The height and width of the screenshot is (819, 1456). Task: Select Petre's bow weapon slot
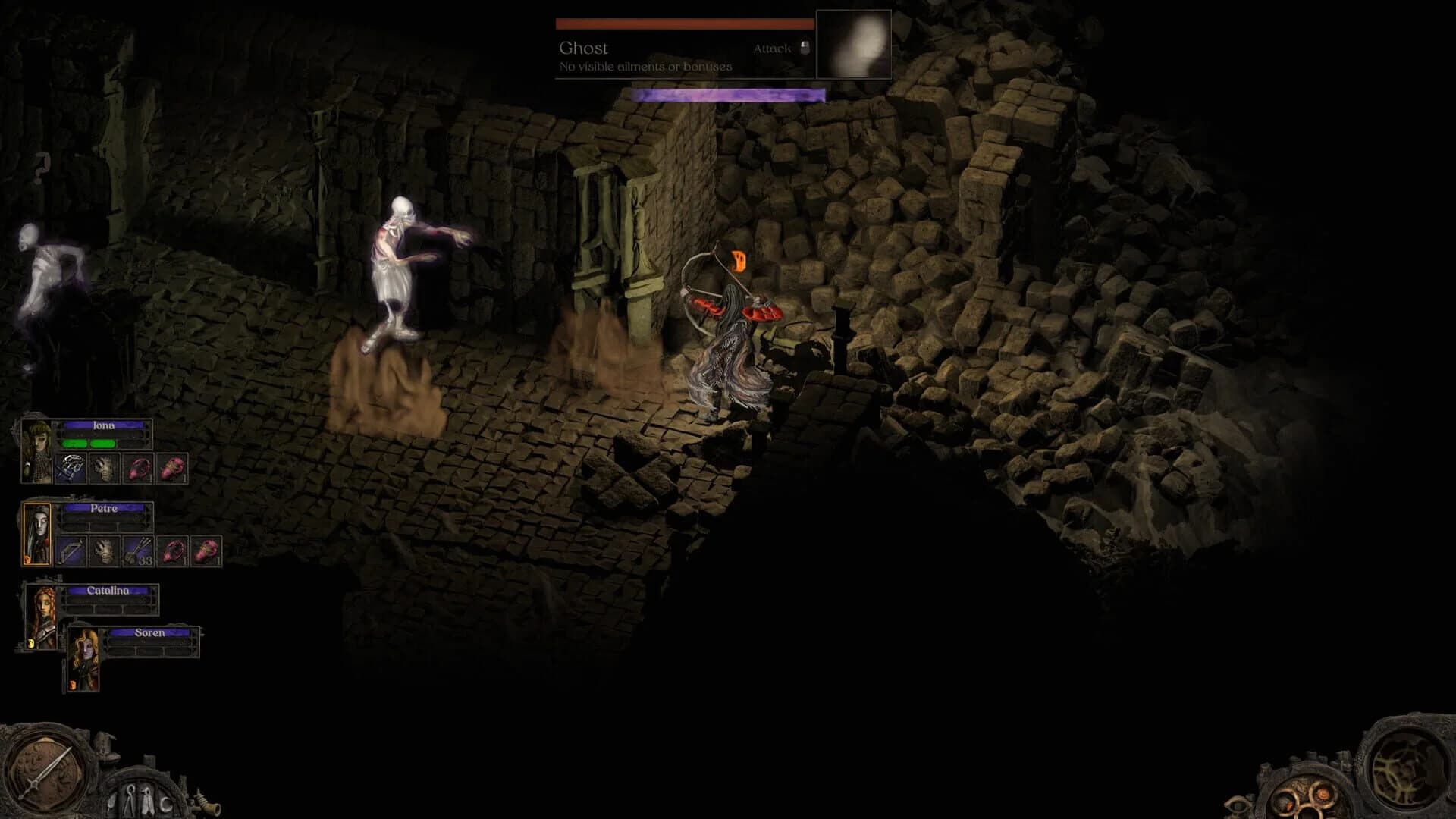click(x=71, y=551)
